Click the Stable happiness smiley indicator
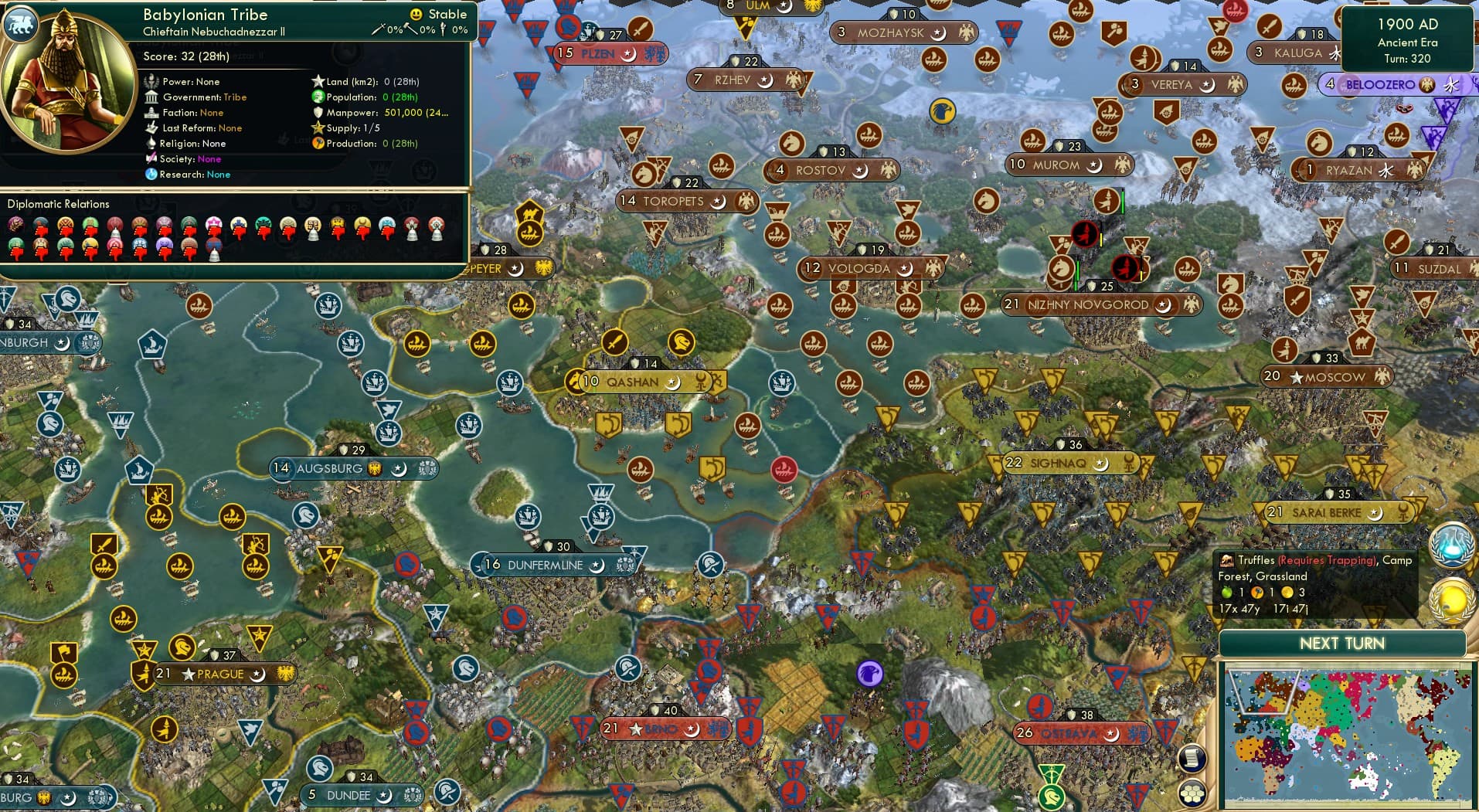Viewport: 1479px width, 812px height. click(416, 13)
